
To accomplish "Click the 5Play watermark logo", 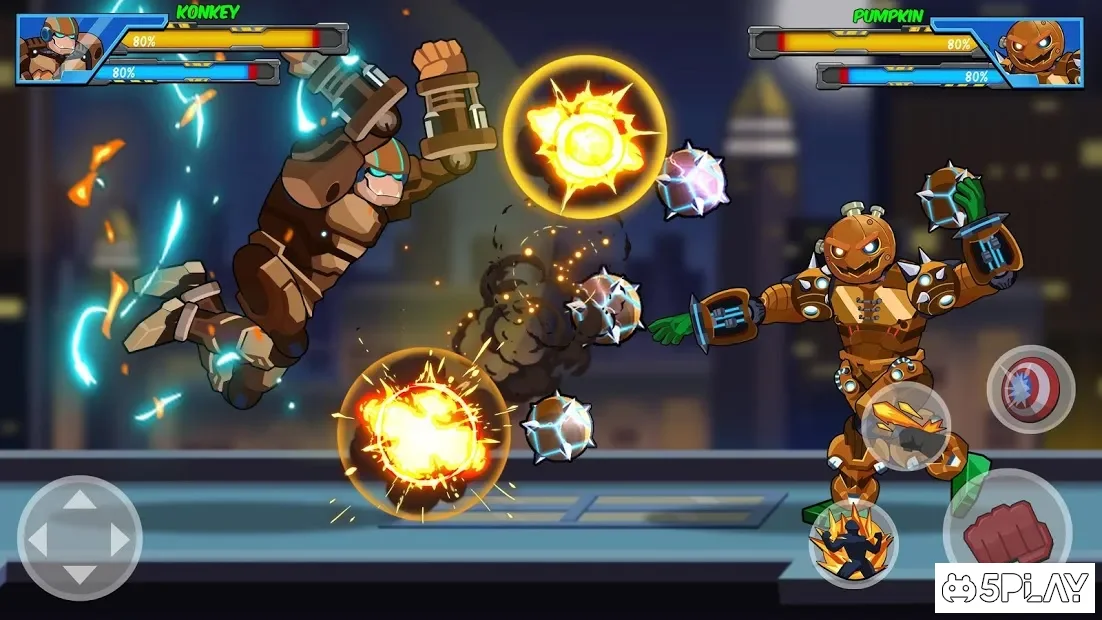I will (x=1014, y=588).
